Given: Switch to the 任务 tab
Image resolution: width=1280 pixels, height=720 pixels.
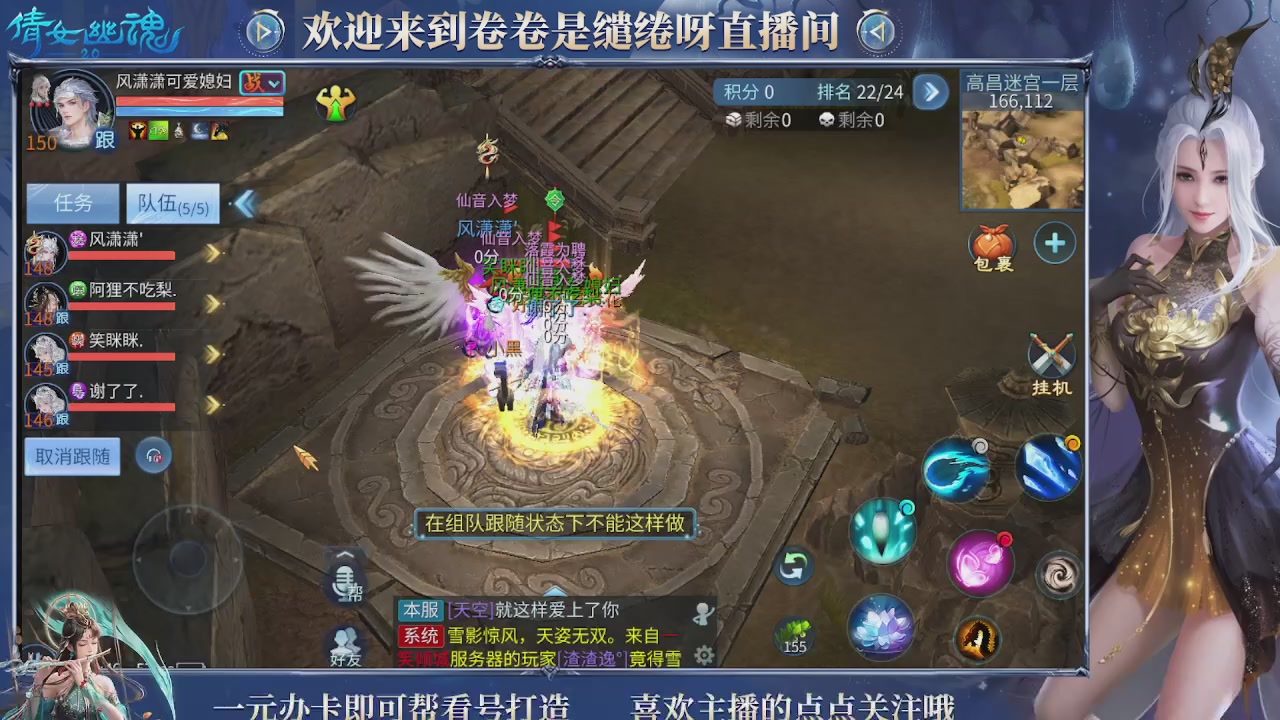Looking at the screenshot, I should [71, 203].
